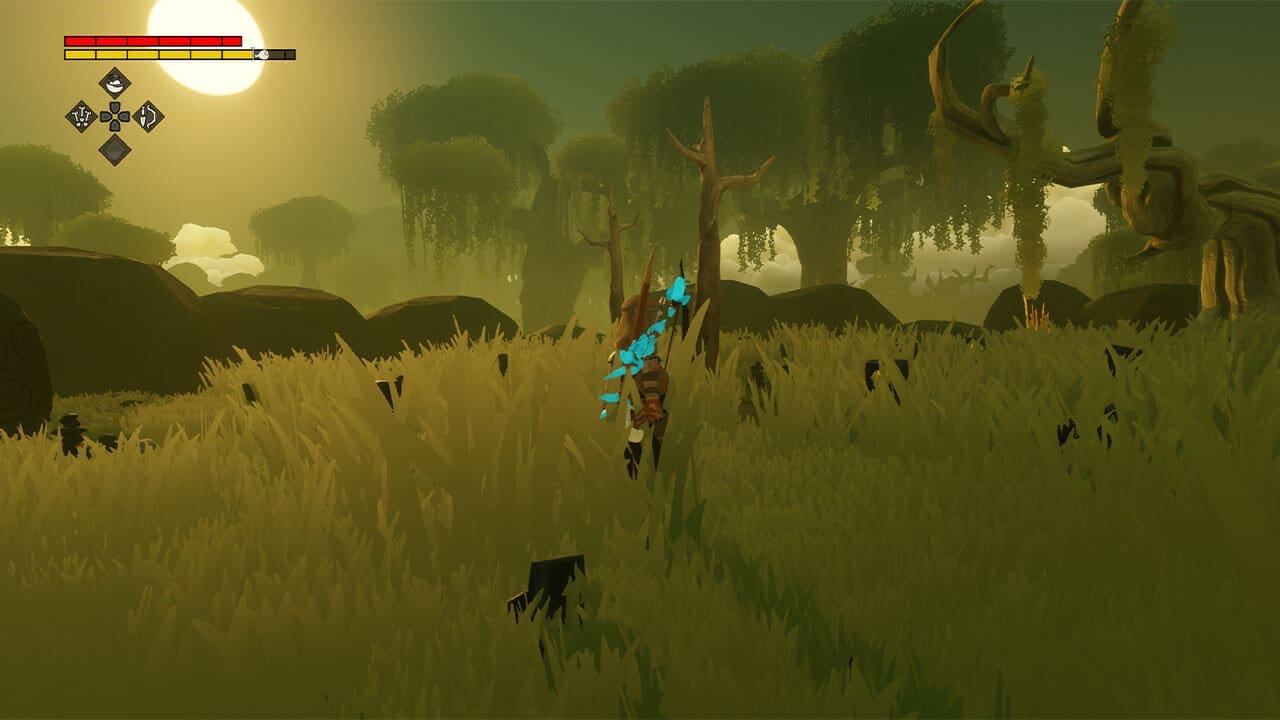Click the first segment of the red health bar
1280x720 pixels.
point(79,41)
